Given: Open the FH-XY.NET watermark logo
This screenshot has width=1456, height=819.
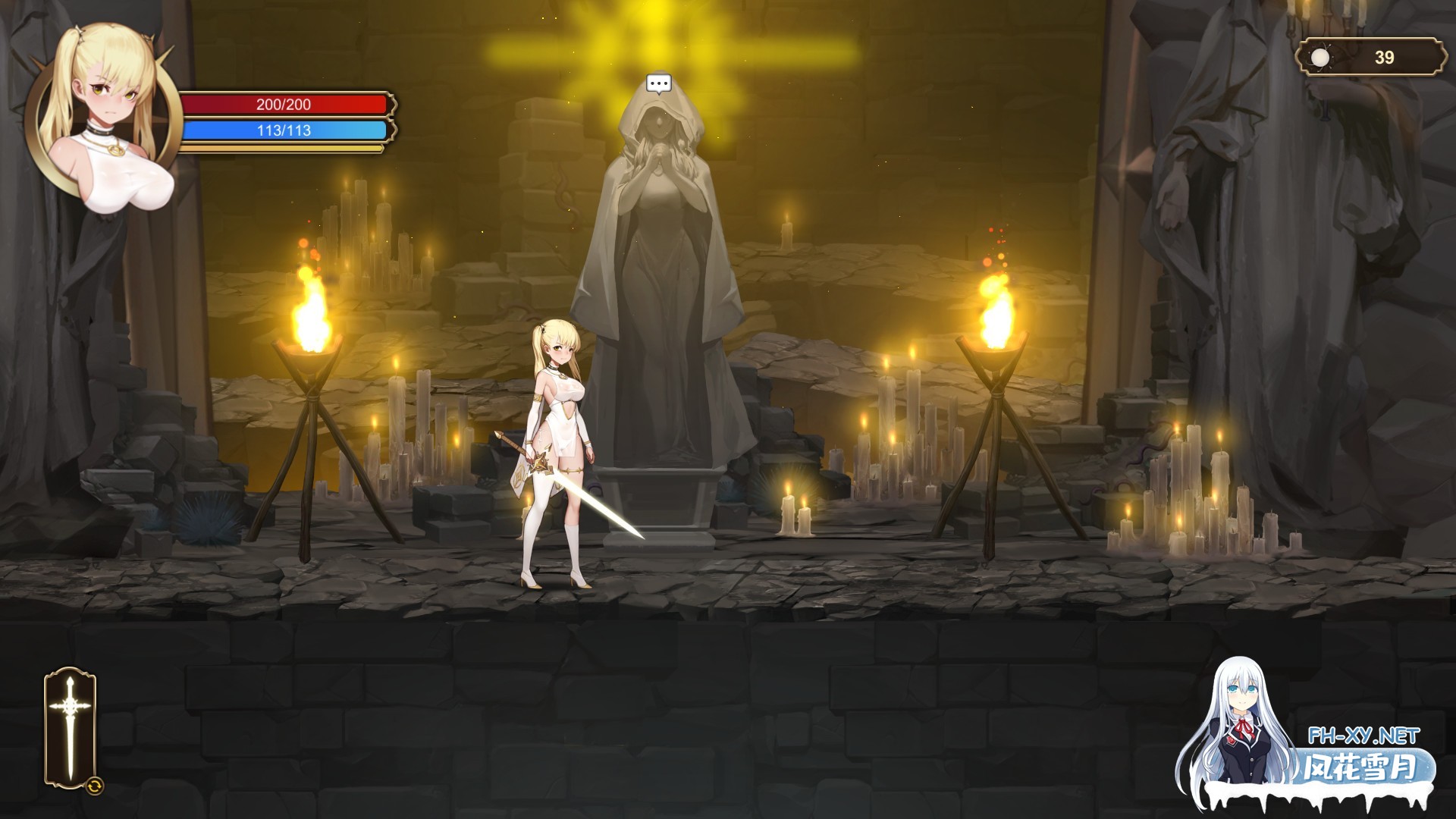Looking at the screenshot, I should pos(1363,736).
